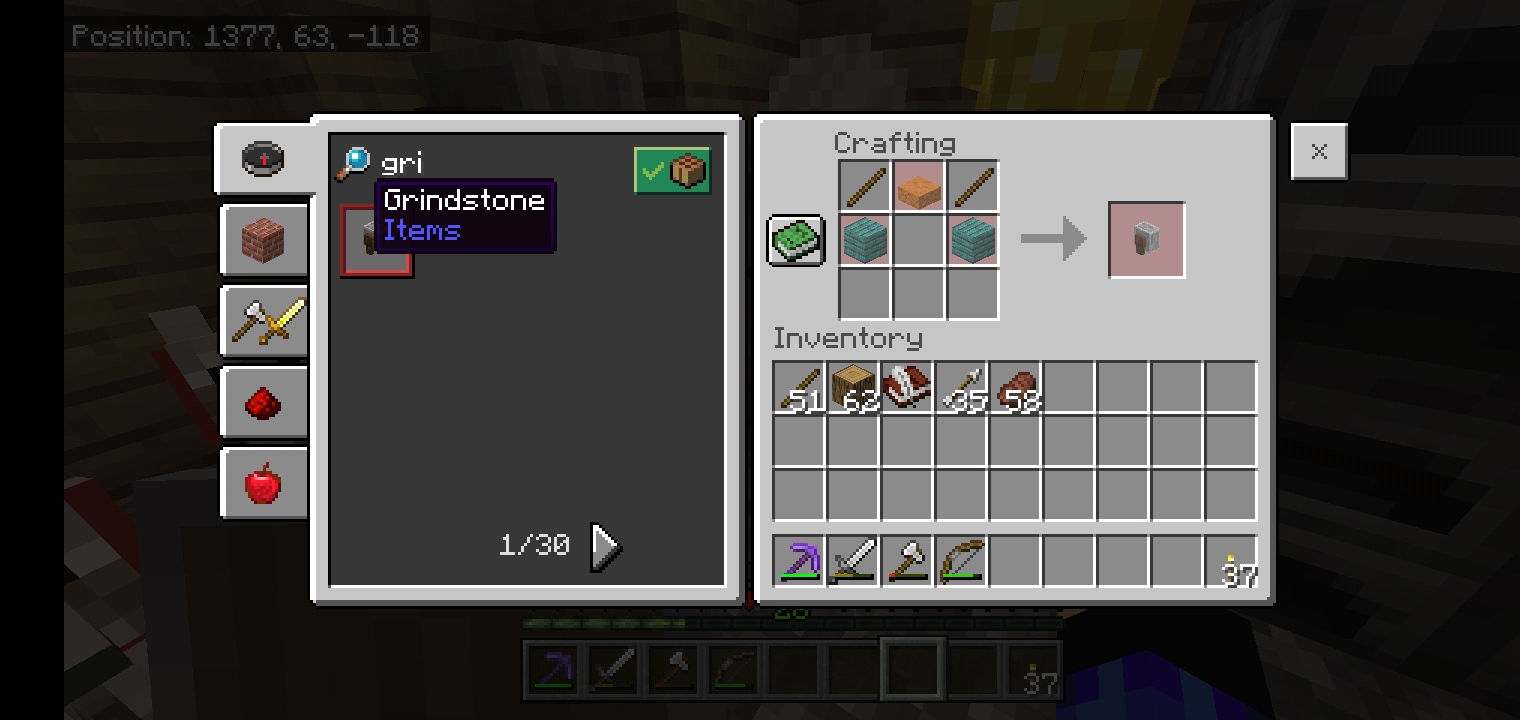
Task: Switch to the compass search tab
Action: coord(264,158)
